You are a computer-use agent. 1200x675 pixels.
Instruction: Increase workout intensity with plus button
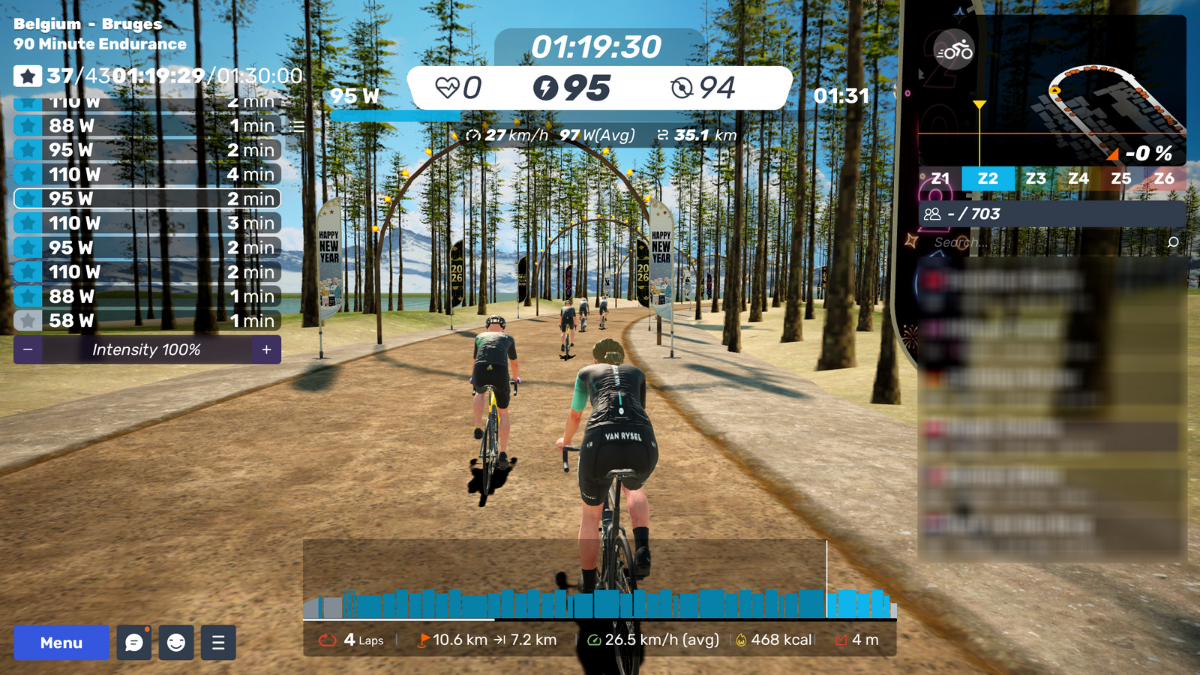[x=267, y=350]
